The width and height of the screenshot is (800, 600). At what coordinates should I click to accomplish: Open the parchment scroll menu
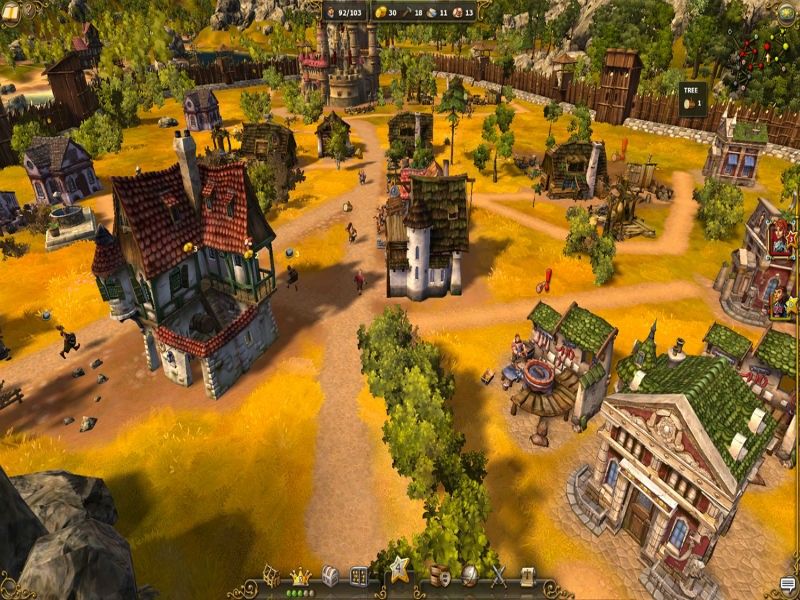tap(527, 576)
